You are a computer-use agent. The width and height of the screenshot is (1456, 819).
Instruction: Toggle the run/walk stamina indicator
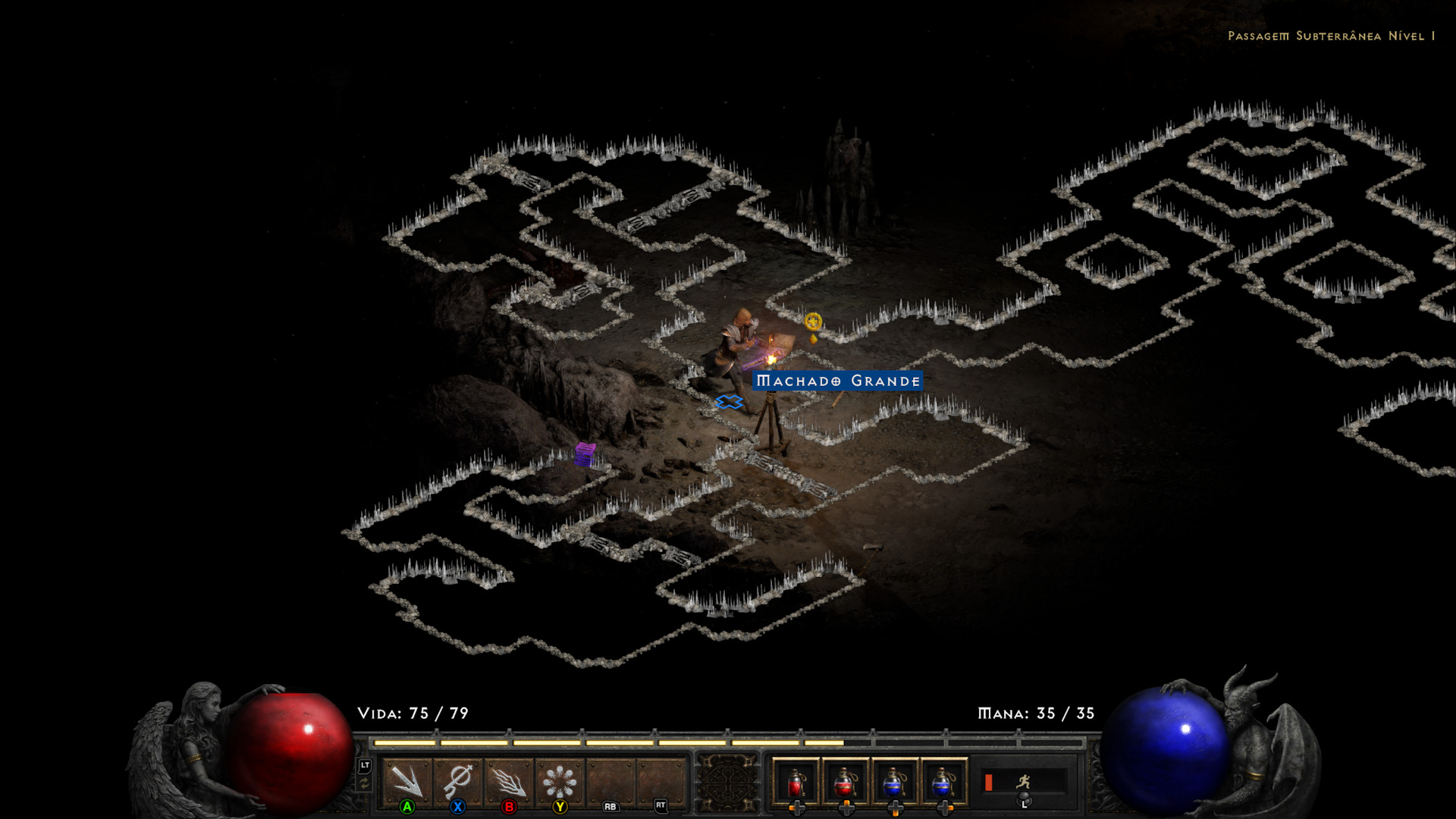pos(1023,781)
